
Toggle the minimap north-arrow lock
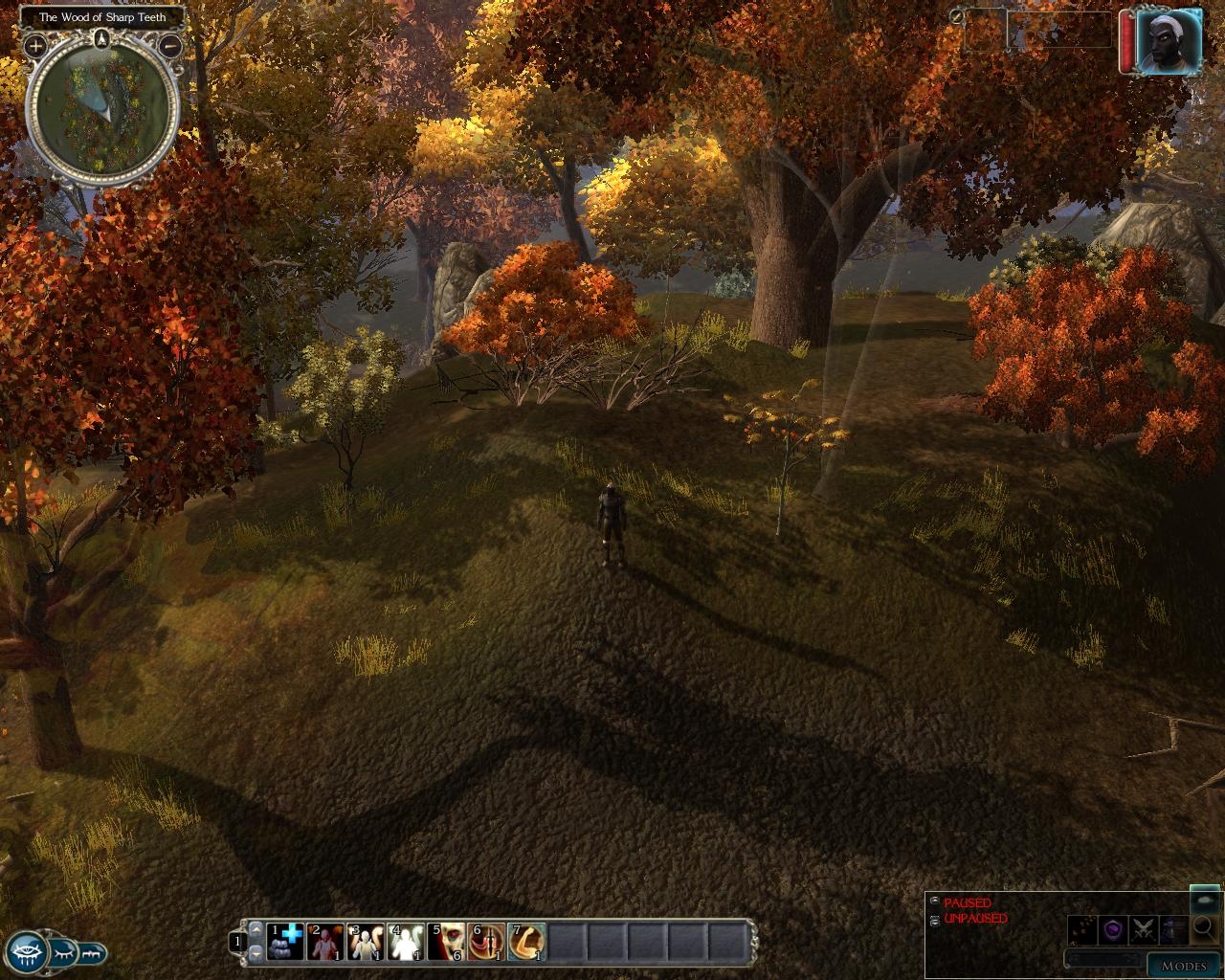103,39
